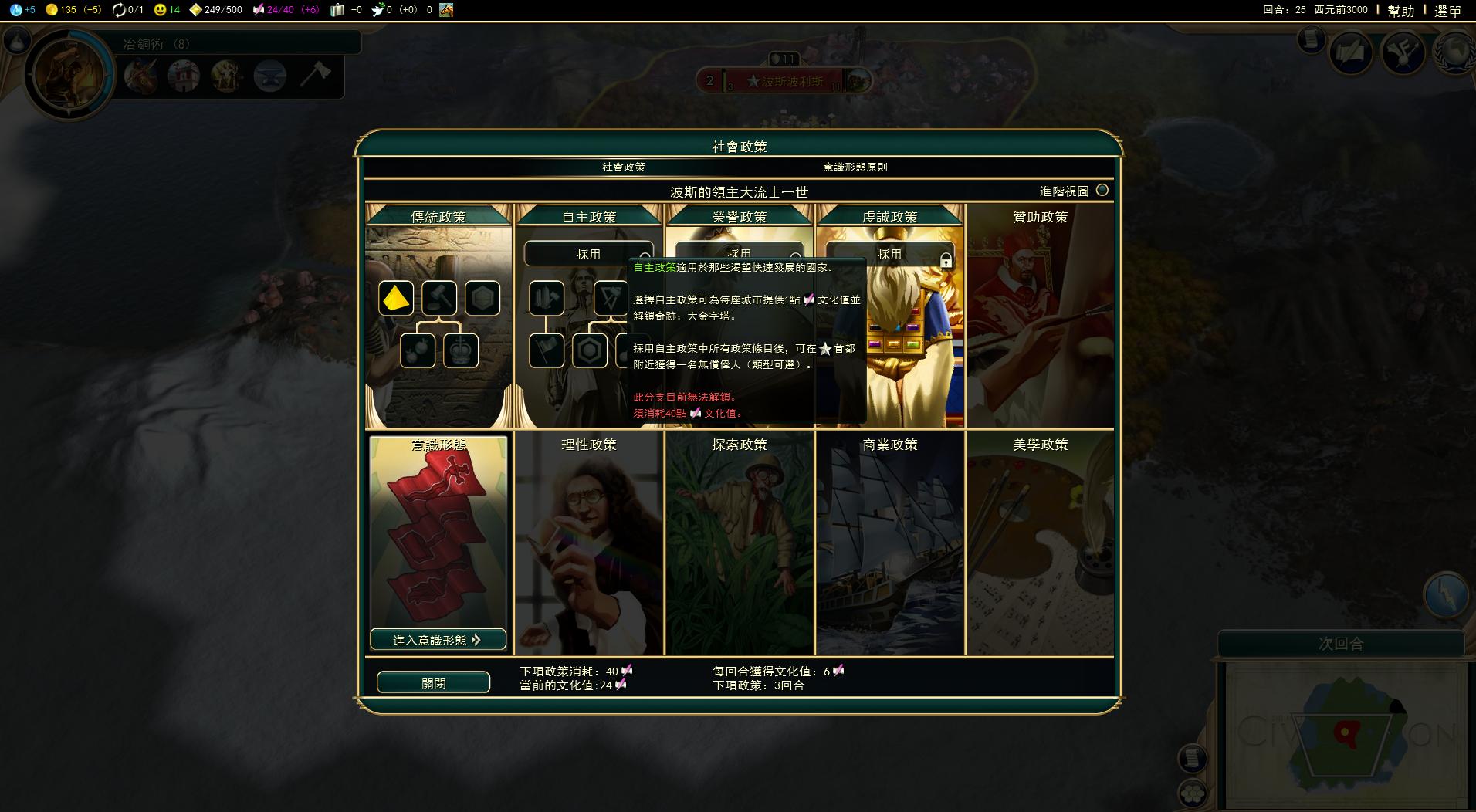Click the peace dove indicator in the status bar
The height and width of the screenshot is (812, 1476).
tap(376, 11)
